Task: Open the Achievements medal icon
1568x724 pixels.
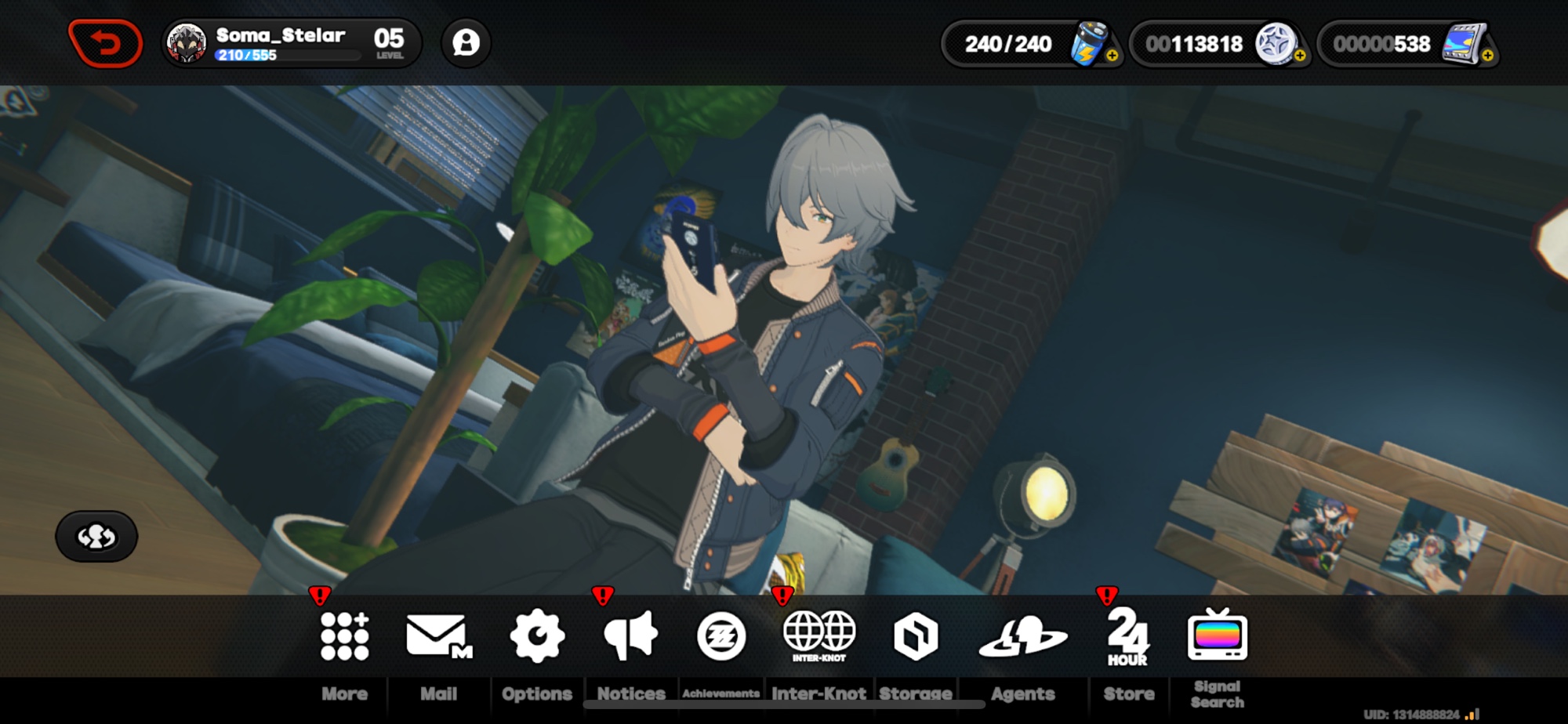Action: coord(721,635)
